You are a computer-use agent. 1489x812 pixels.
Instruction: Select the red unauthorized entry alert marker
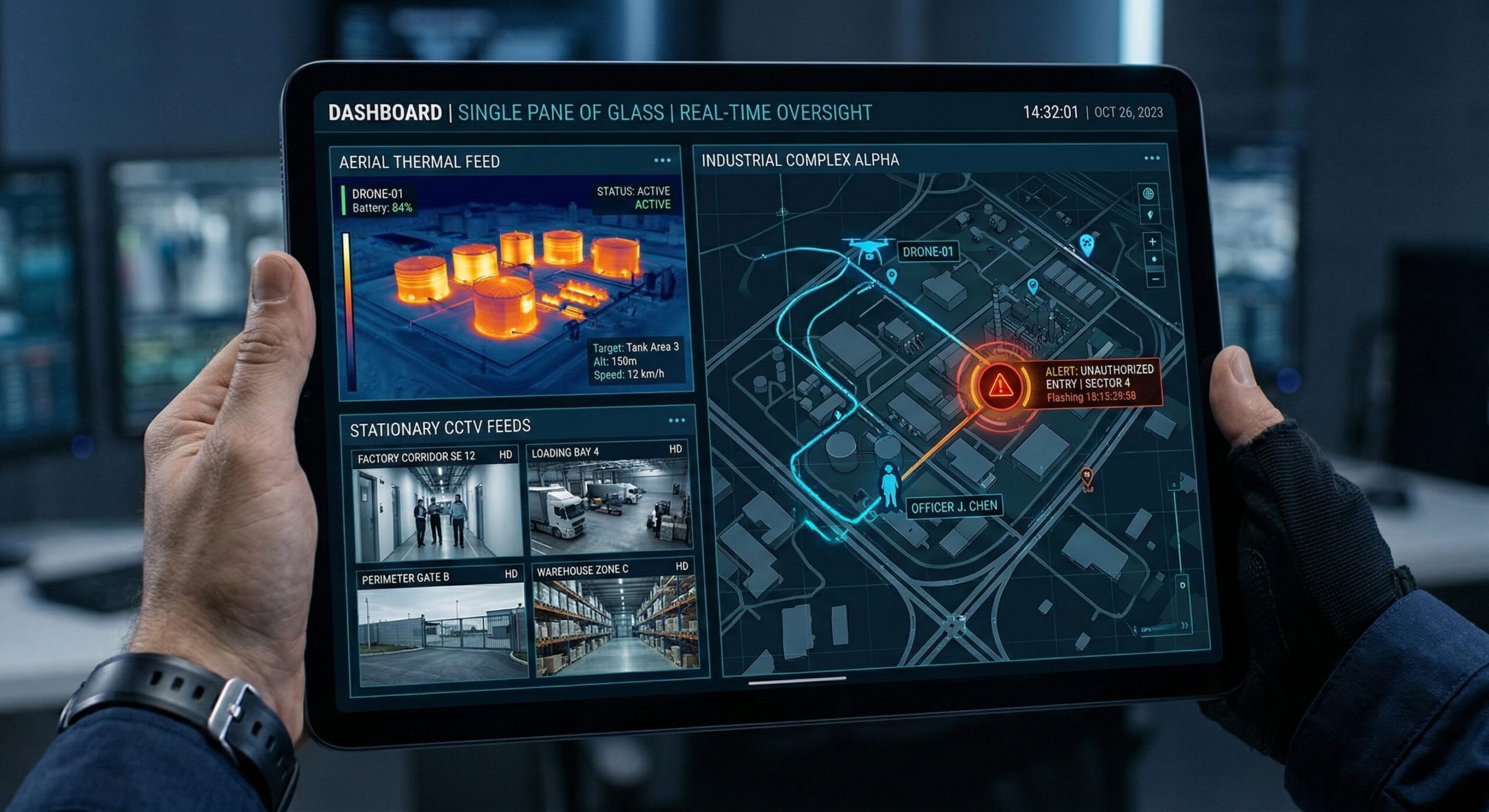[1000, 384]
